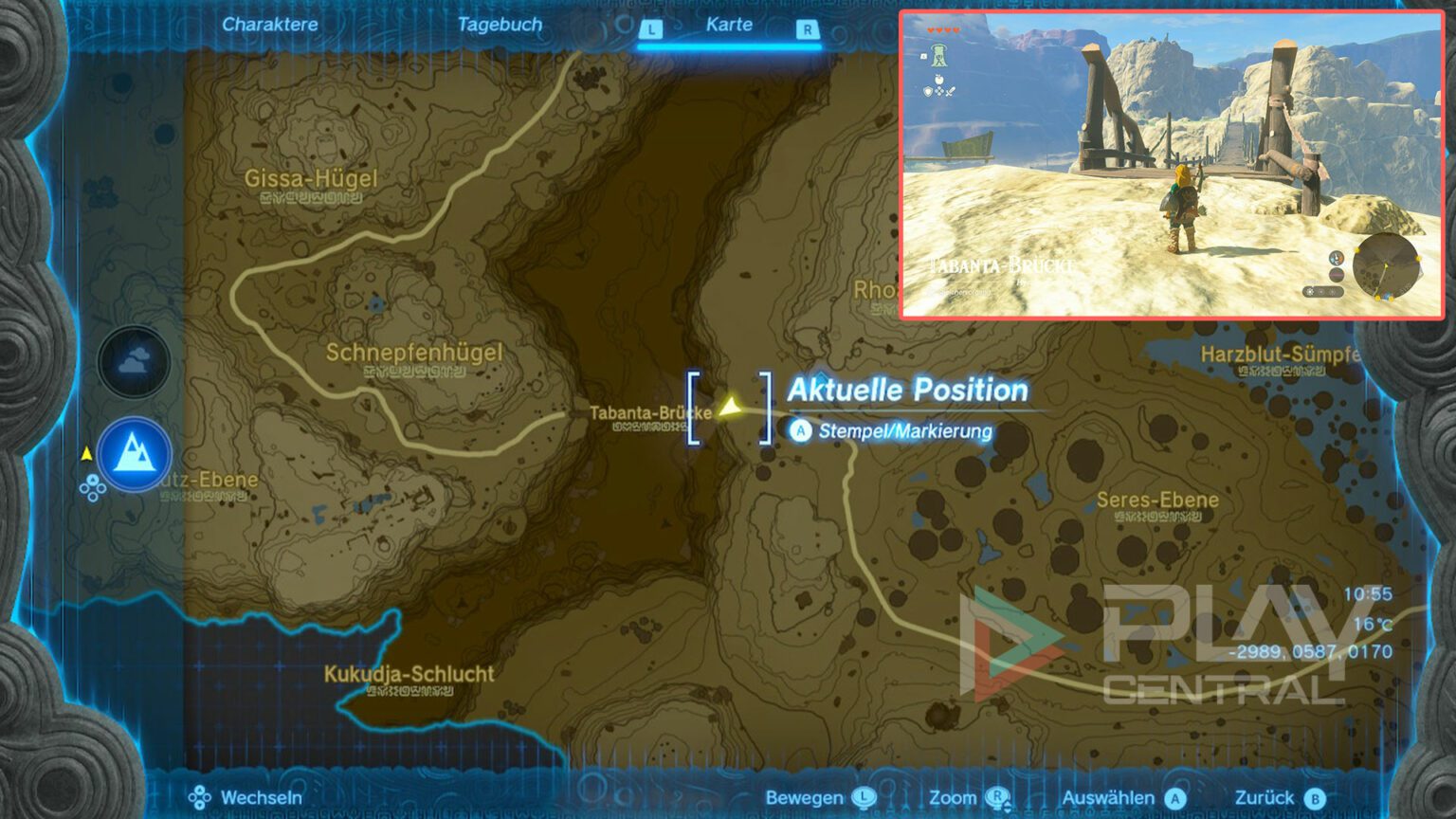
Task: Select the apple food icon in the inset HUD
Action: coord(938,80)
